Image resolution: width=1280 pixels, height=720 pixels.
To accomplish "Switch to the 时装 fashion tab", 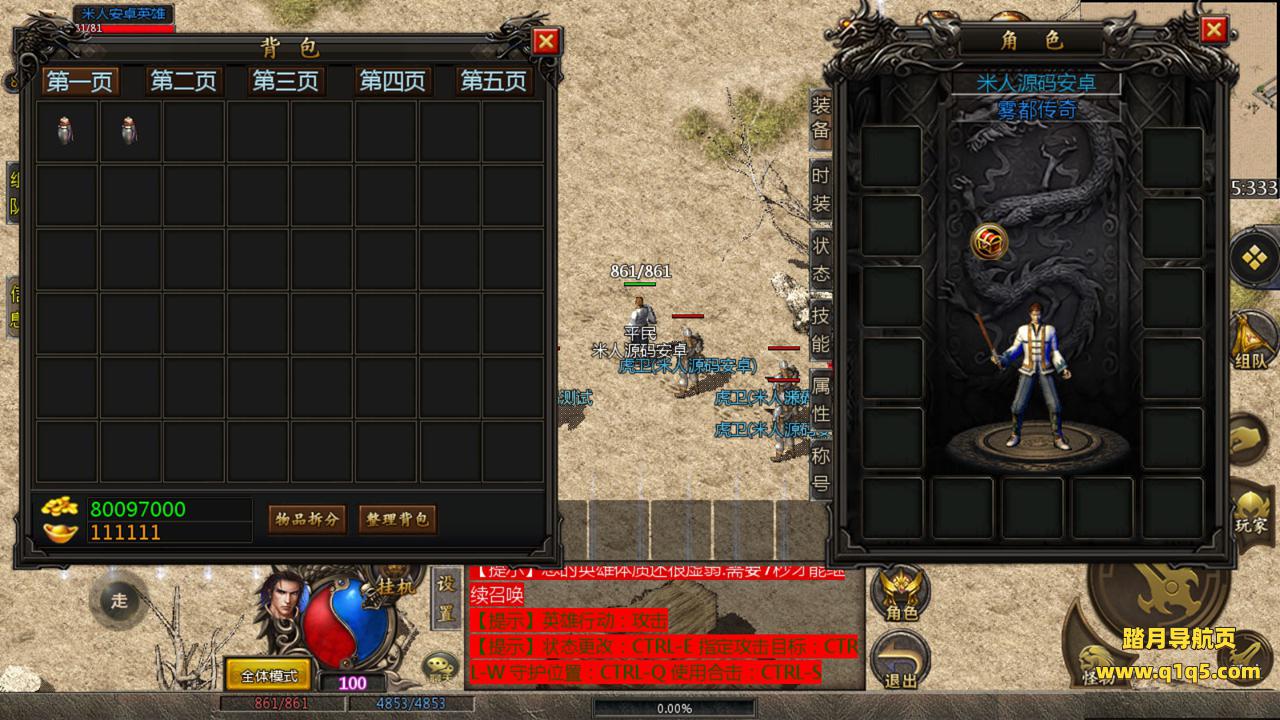I will (821, 190).
